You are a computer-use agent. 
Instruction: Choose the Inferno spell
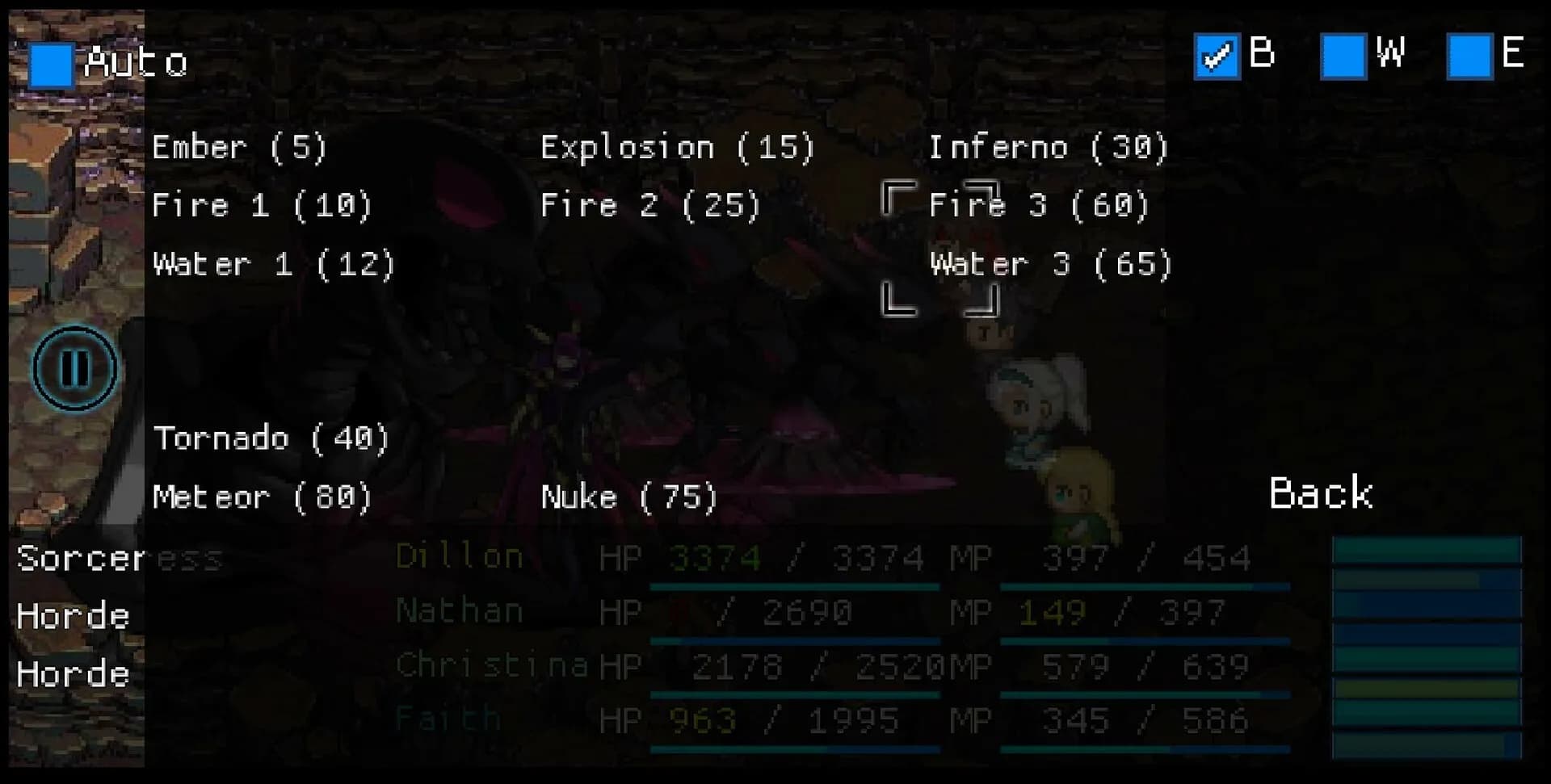[x=1048, y=148]
